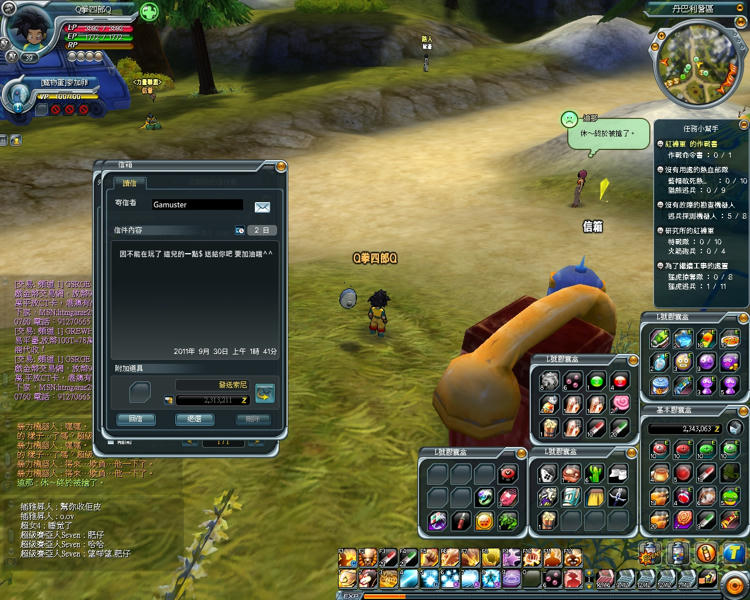Select the blue crystal item slot
The image size is (750, 600).
684,340
